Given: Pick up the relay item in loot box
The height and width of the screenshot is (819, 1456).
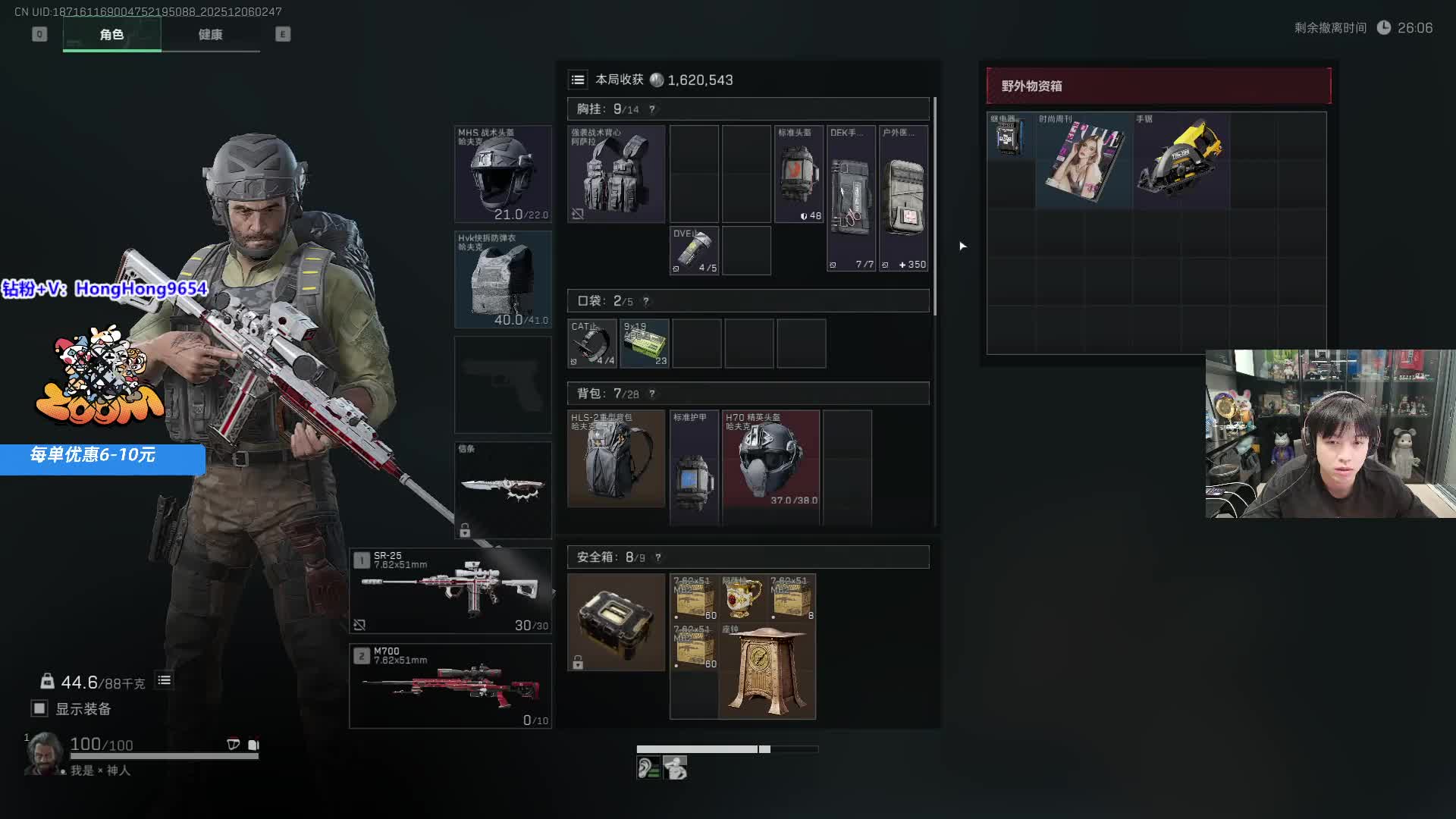Looking at the screenshot, I should coord(1010,136).
